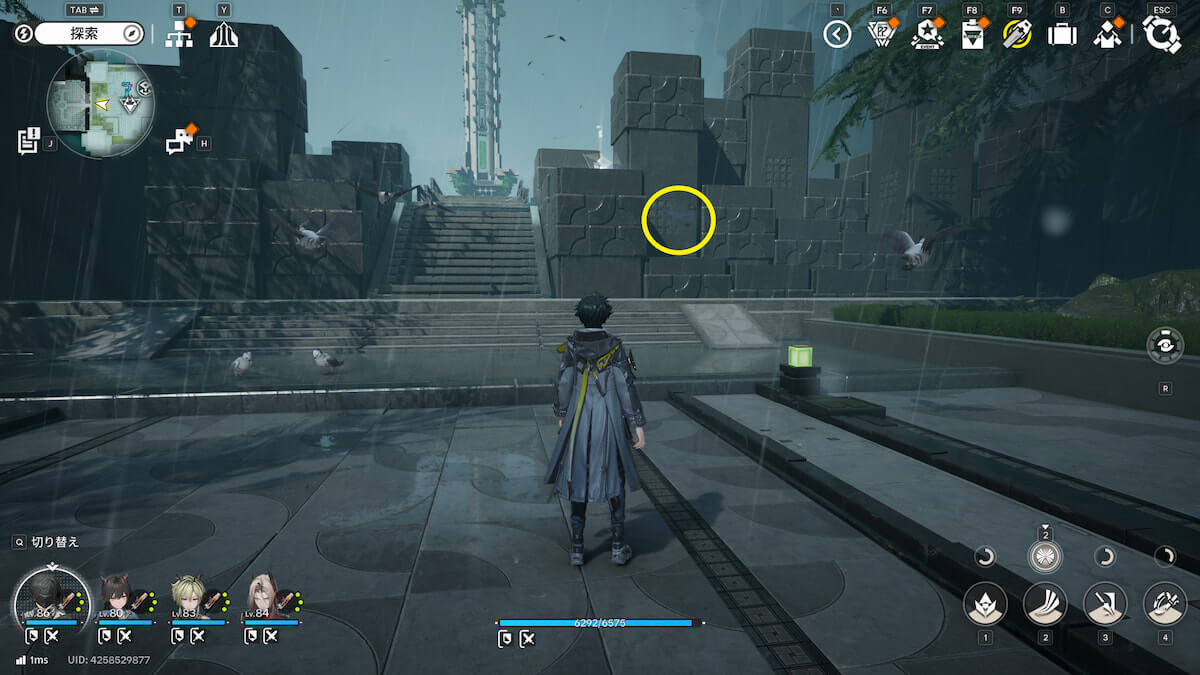
Task: Open the main system menu icon
Action: point(1161,34)
